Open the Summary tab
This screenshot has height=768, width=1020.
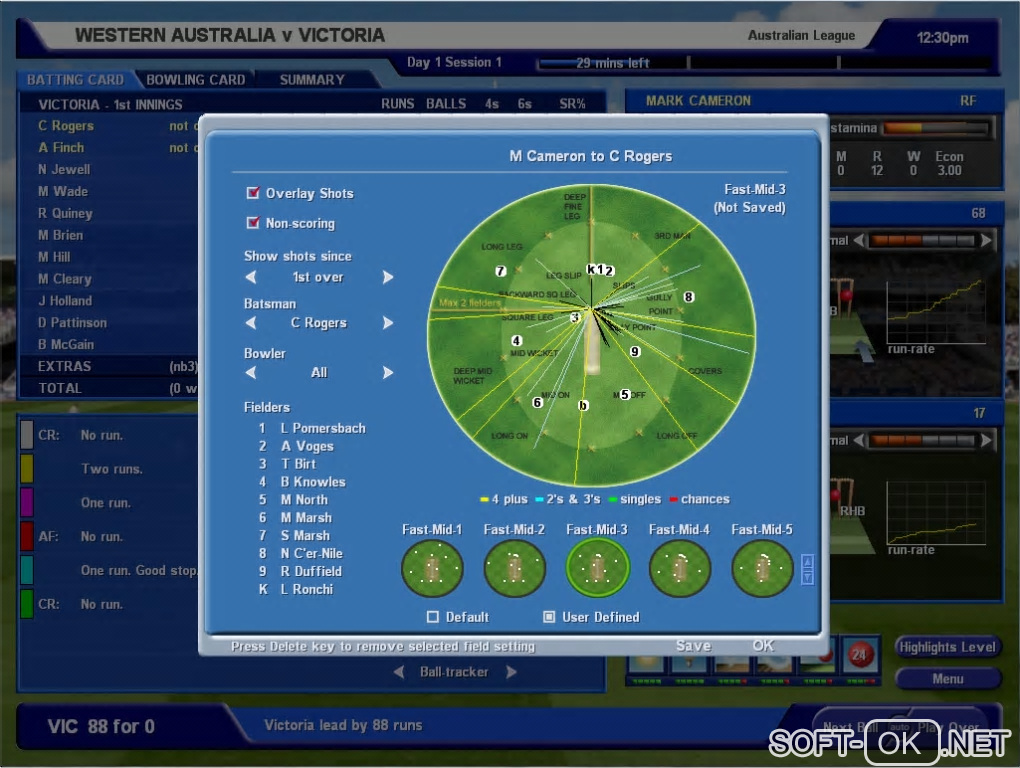pos(312,80)
